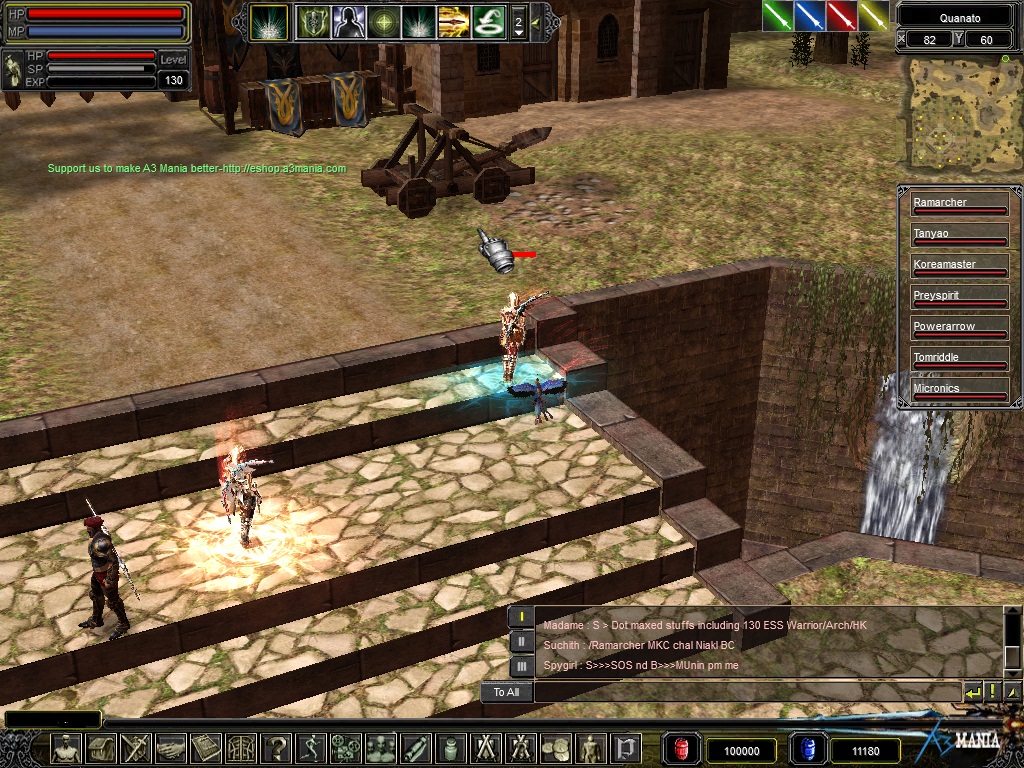The image size is (1024, 768).
Task: Switch to chat tab III
Action: [x=521, y=665]
